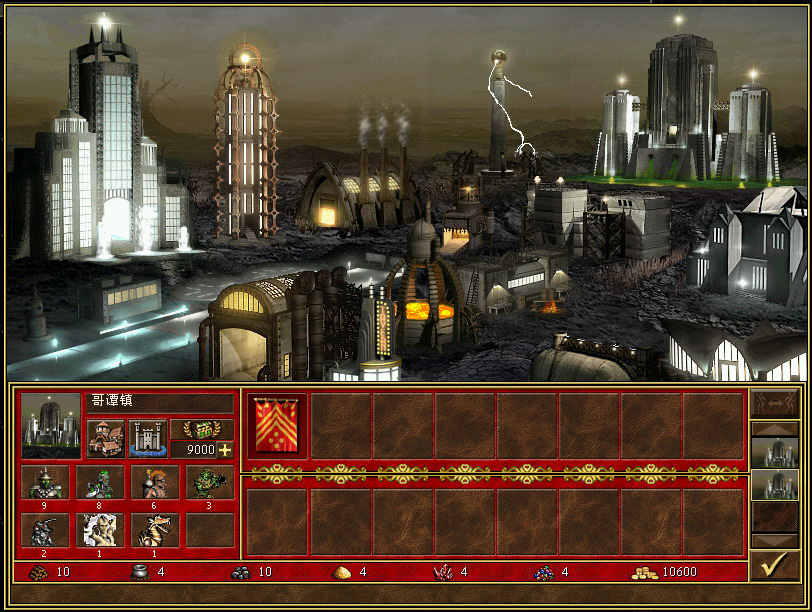Click the treasure chest income icon
The height and width of the screenshot is (612, 812).
click(x=202, y=428)
